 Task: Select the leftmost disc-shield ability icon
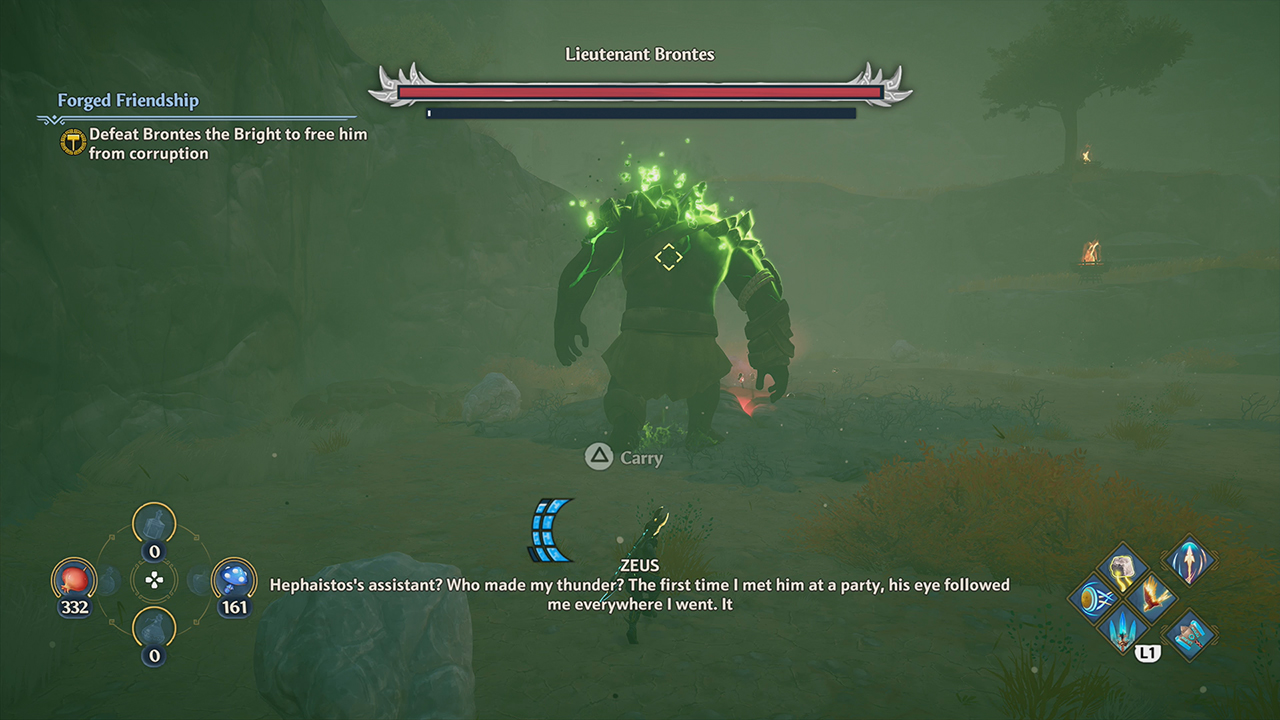pos(1096,596)
